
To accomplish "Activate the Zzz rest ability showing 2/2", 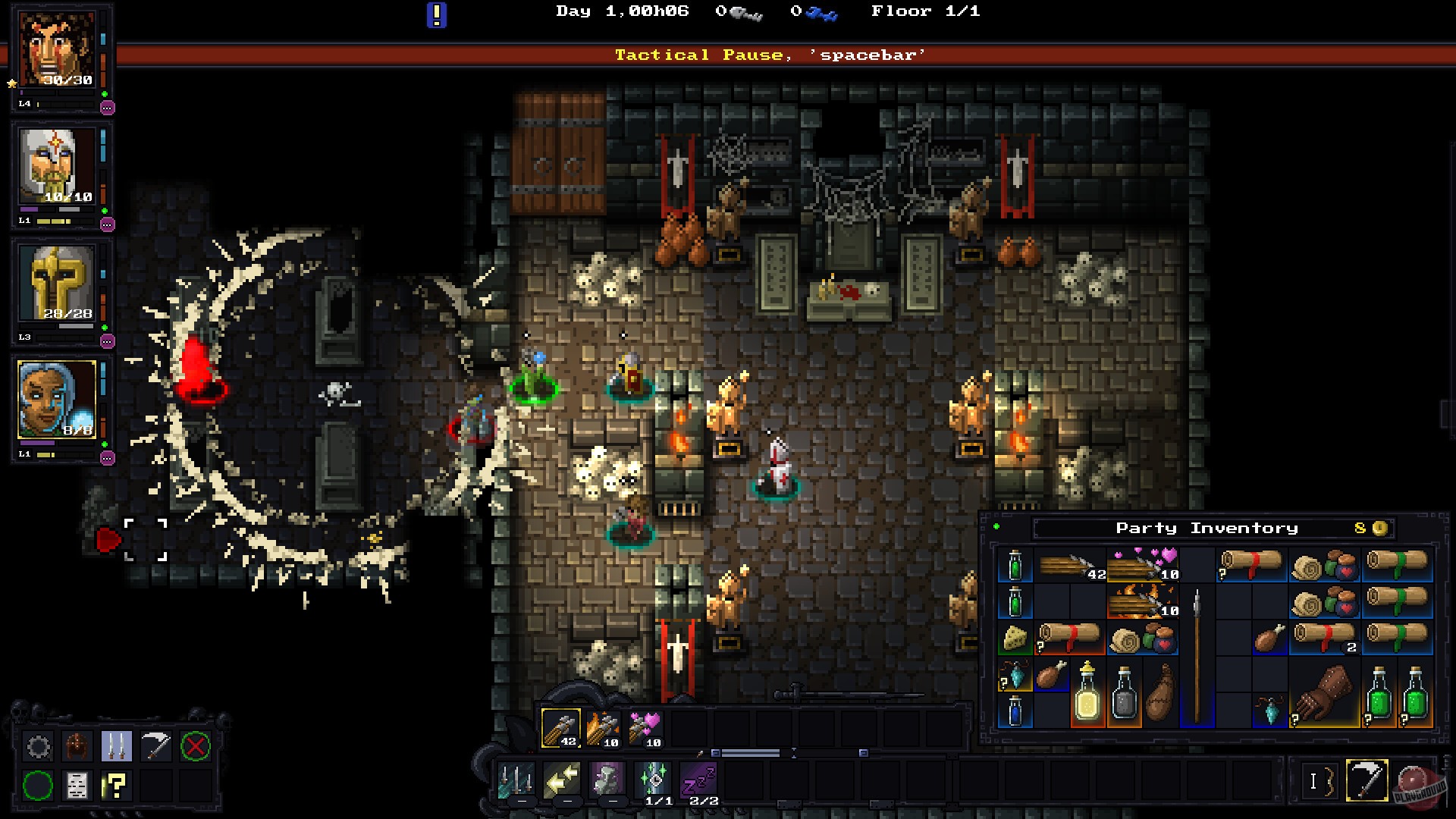I will click(x=699, y=781).
